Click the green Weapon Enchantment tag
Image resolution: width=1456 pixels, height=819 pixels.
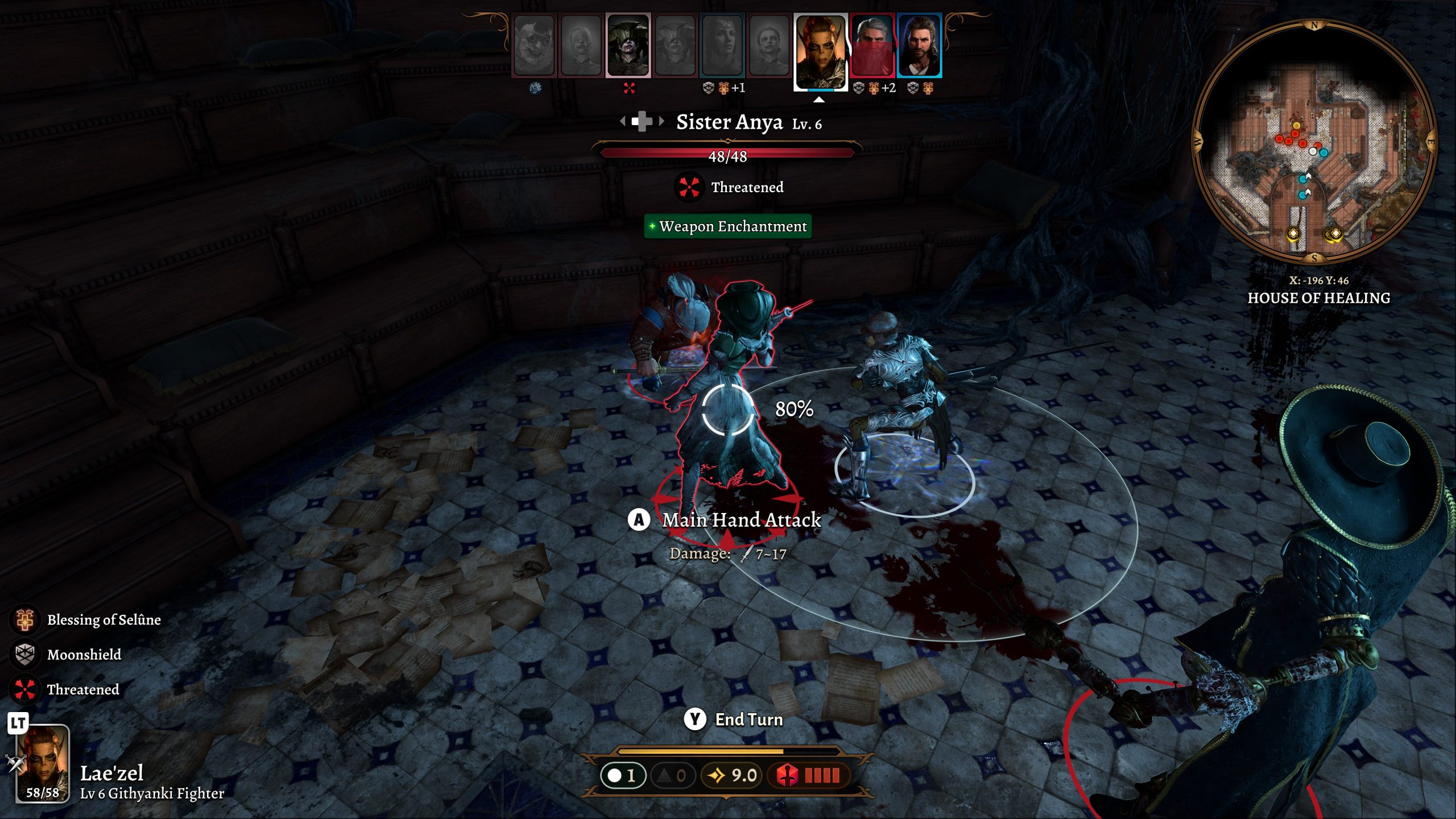point(727,226)
